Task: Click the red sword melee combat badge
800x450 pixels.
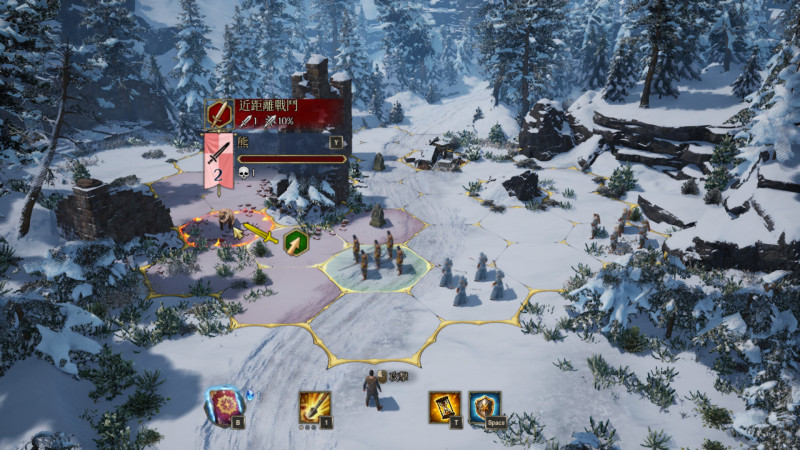Action: (219, 114)
